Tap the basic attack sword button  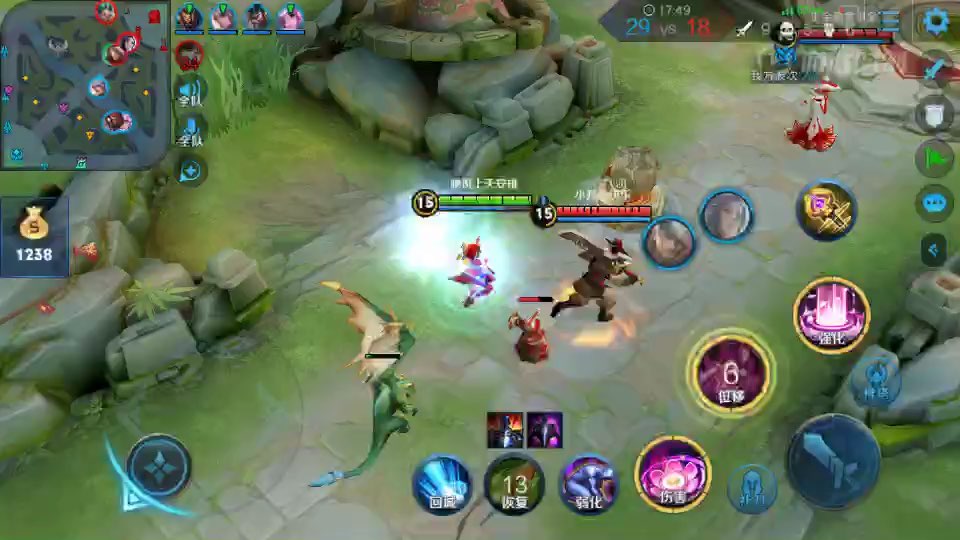(x=834, y=461)
